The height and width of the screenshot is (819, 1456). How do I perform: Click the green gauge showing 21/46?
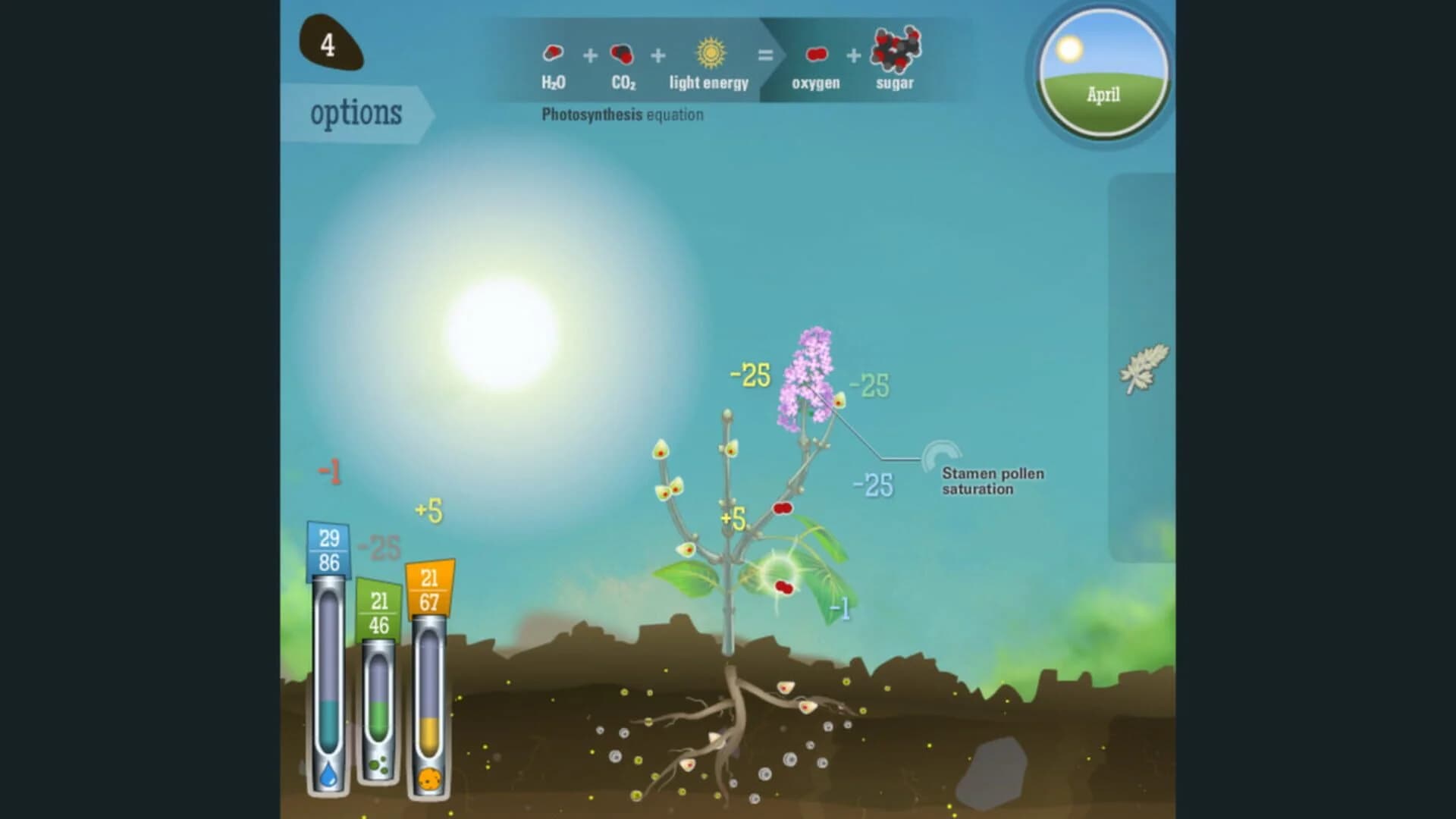pyautogui.click(x=378, y=608)
